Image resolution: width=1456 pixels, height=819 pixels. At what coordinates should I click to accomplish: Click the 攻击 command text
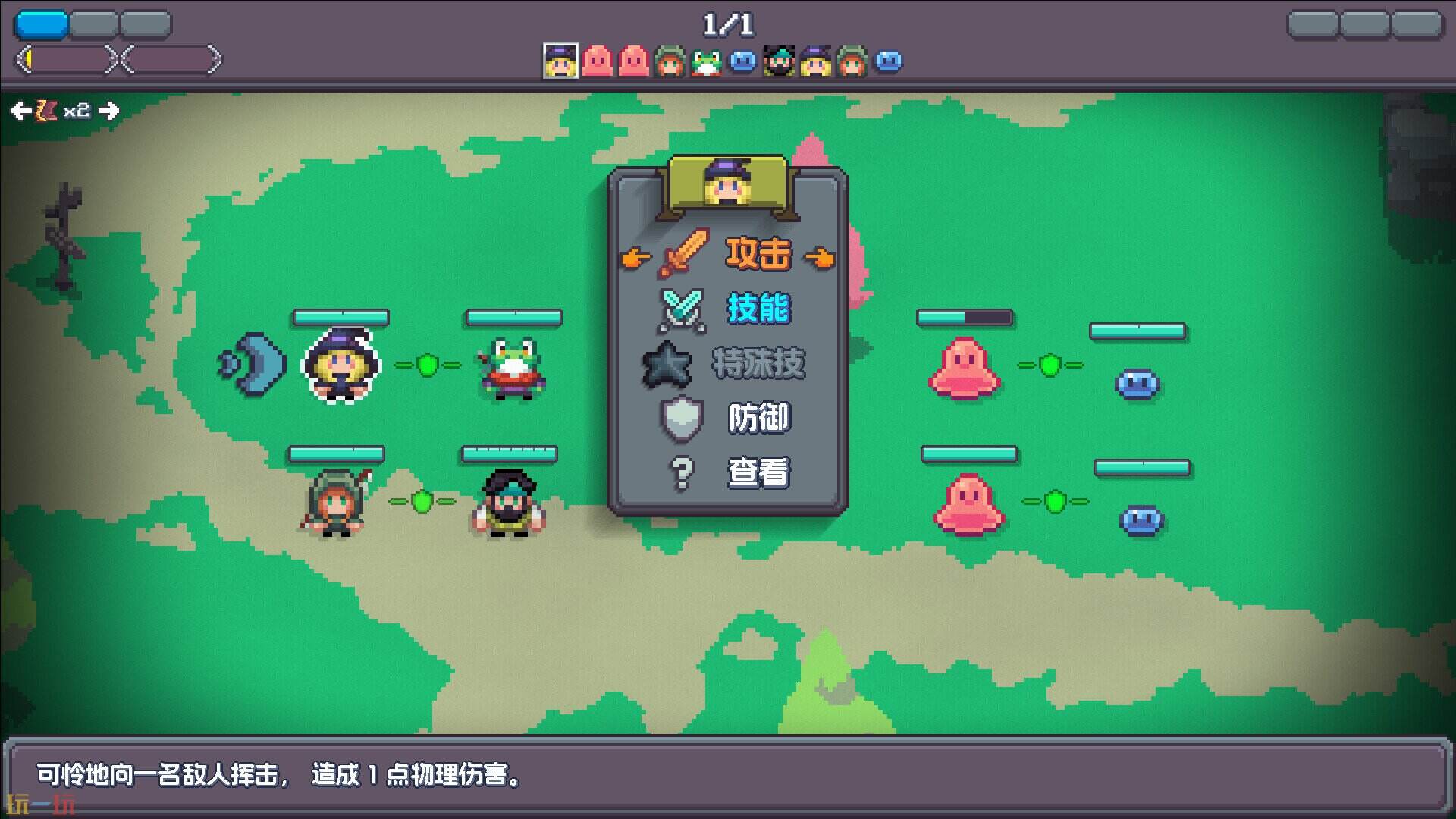click(758, 255)
